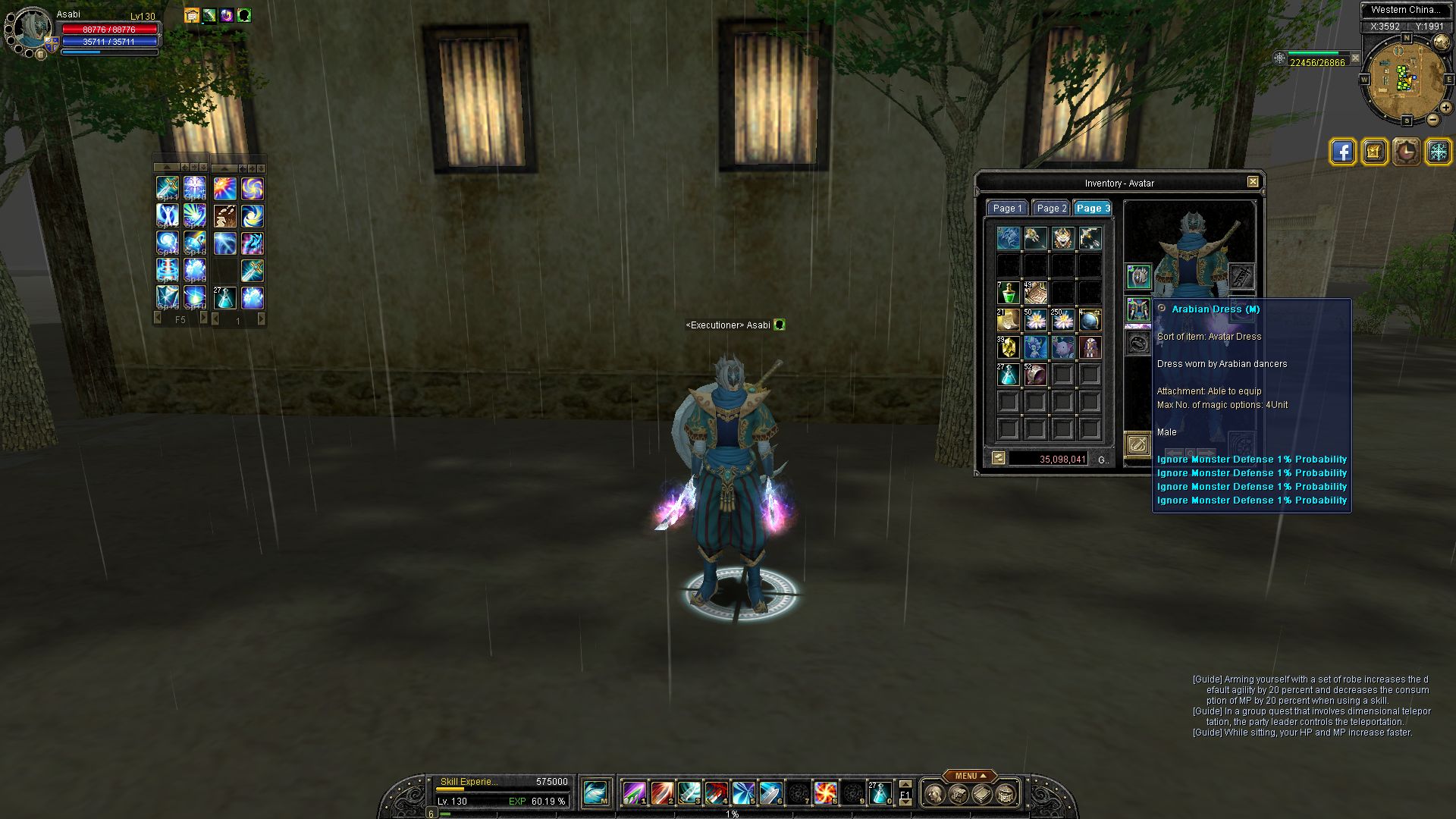Open the MENU expander on bottom bar
The height and width of the screenshot is (819, 1456).
click(970, 776)
